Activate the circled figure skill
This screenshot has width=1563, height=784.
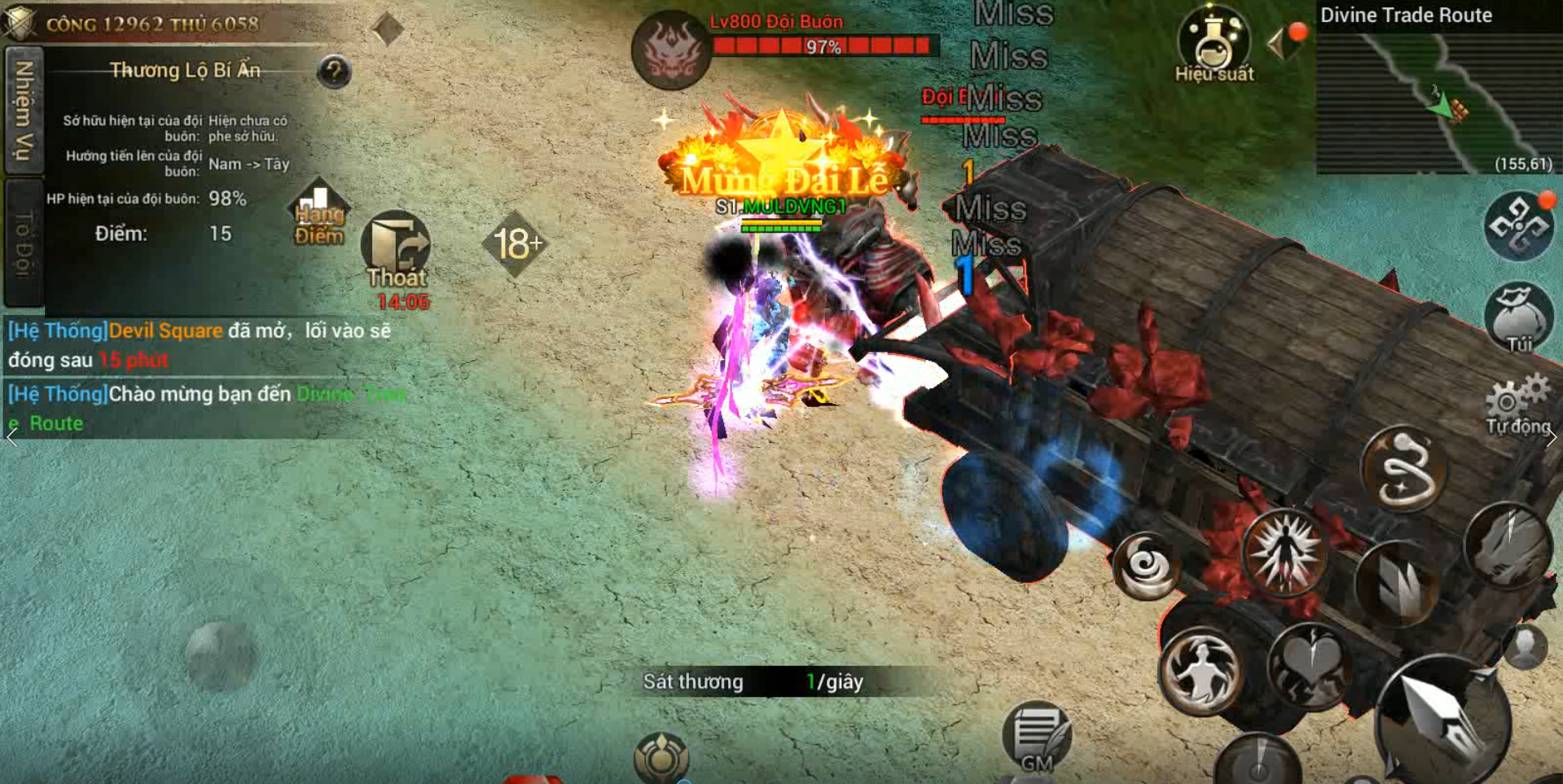pos(1201,672)
